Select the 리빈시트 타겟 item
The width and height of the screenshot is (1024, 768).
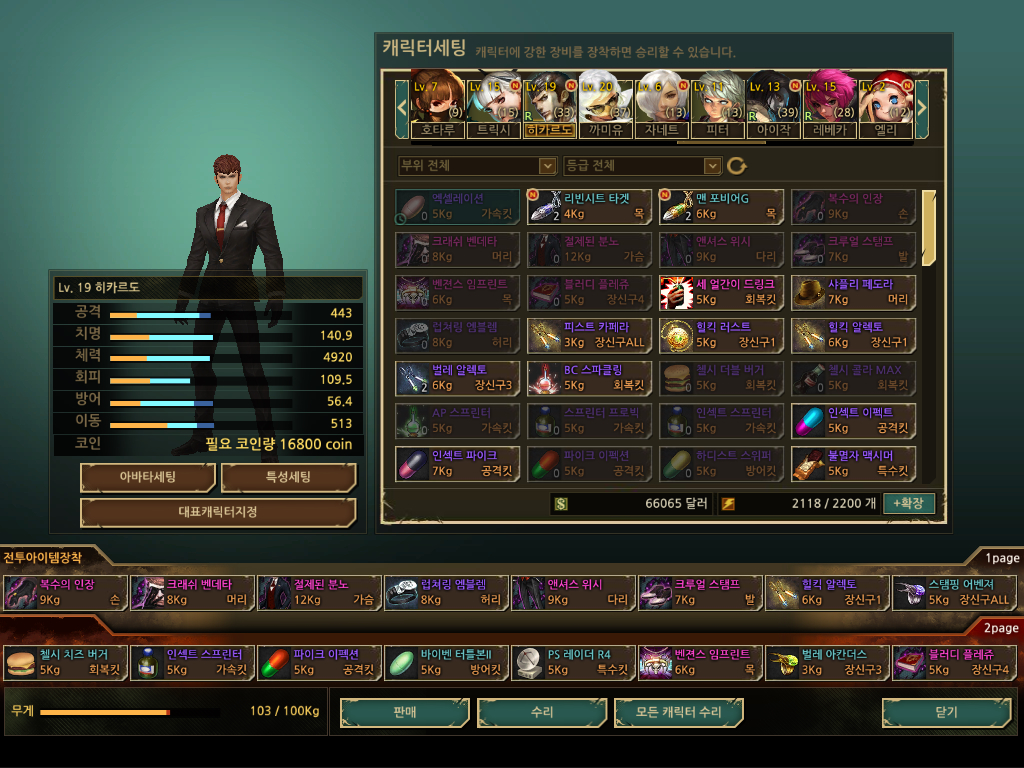(x=589, y=206)
